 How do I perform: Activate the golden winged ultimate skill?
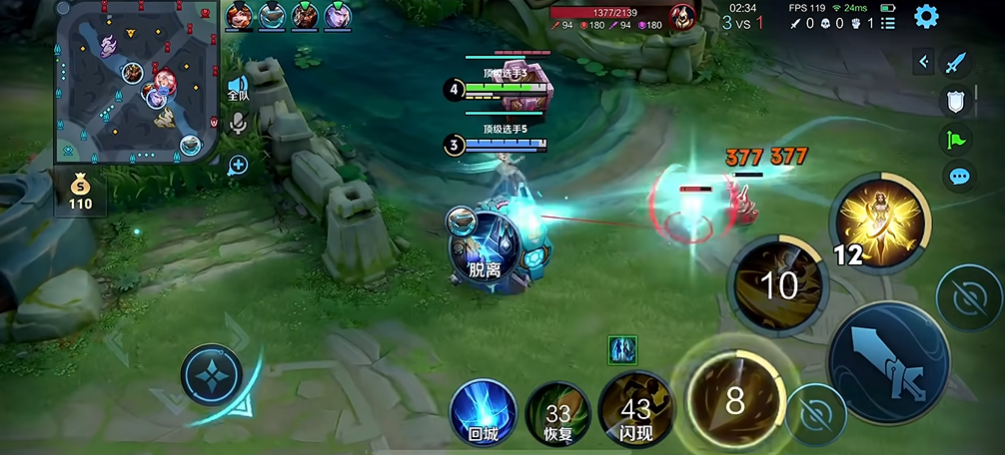coord(881,222)
